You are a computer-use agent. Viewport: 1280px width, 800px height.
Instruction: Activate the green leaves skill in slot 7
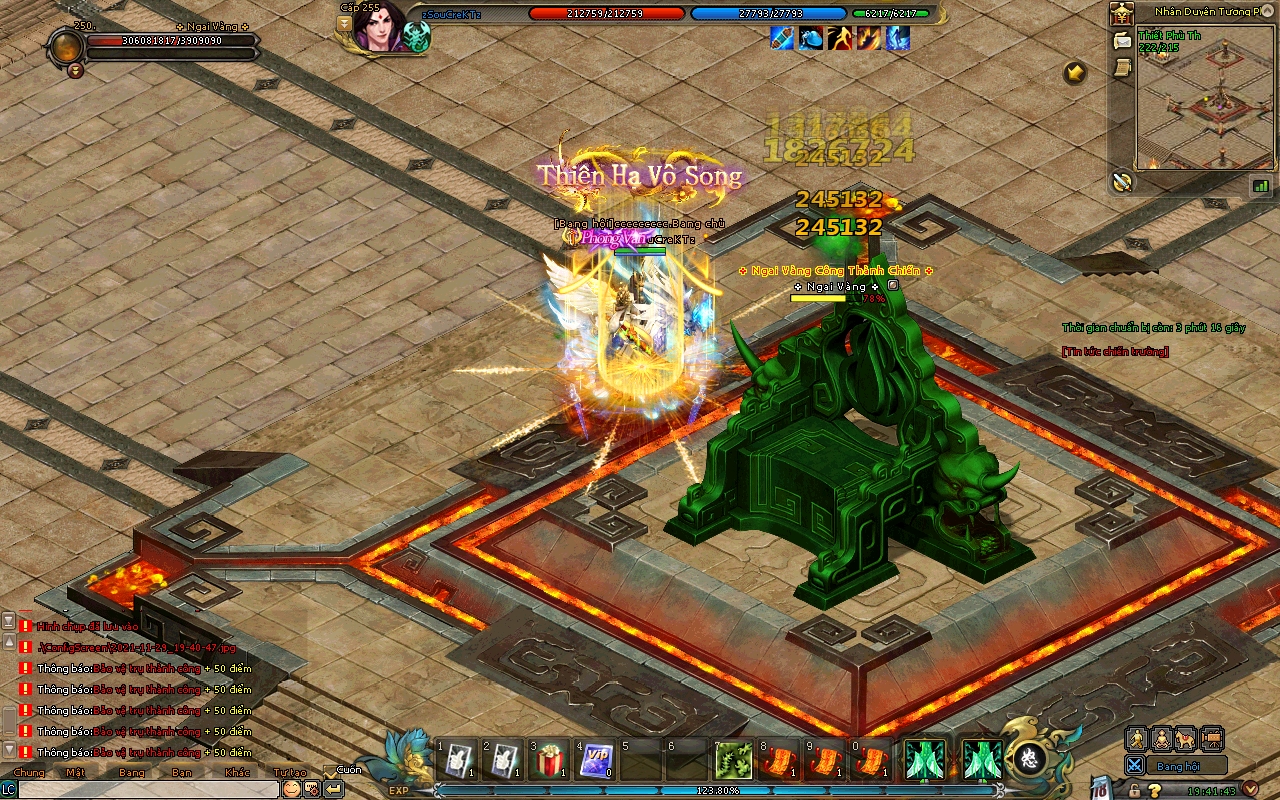733,761
